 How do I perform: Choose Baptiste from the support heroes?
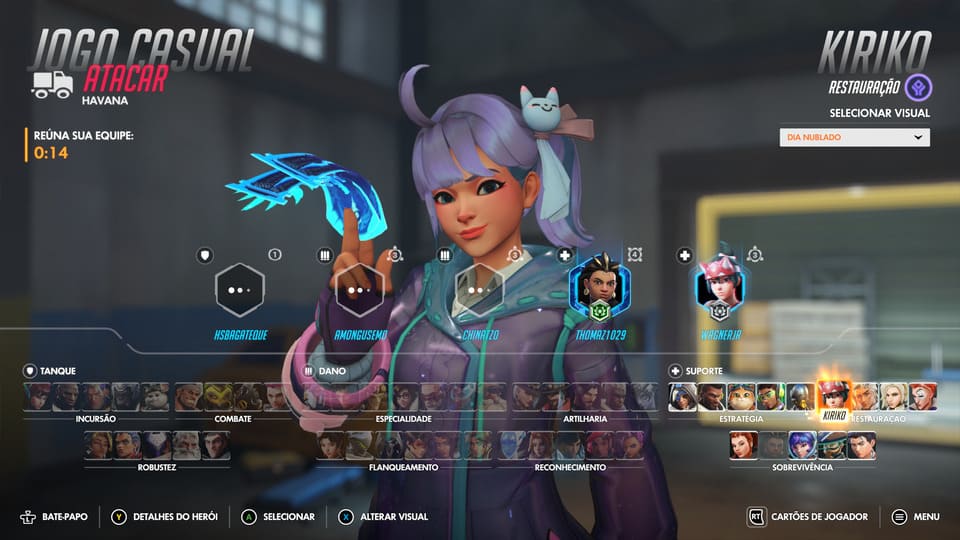[712, 397]
